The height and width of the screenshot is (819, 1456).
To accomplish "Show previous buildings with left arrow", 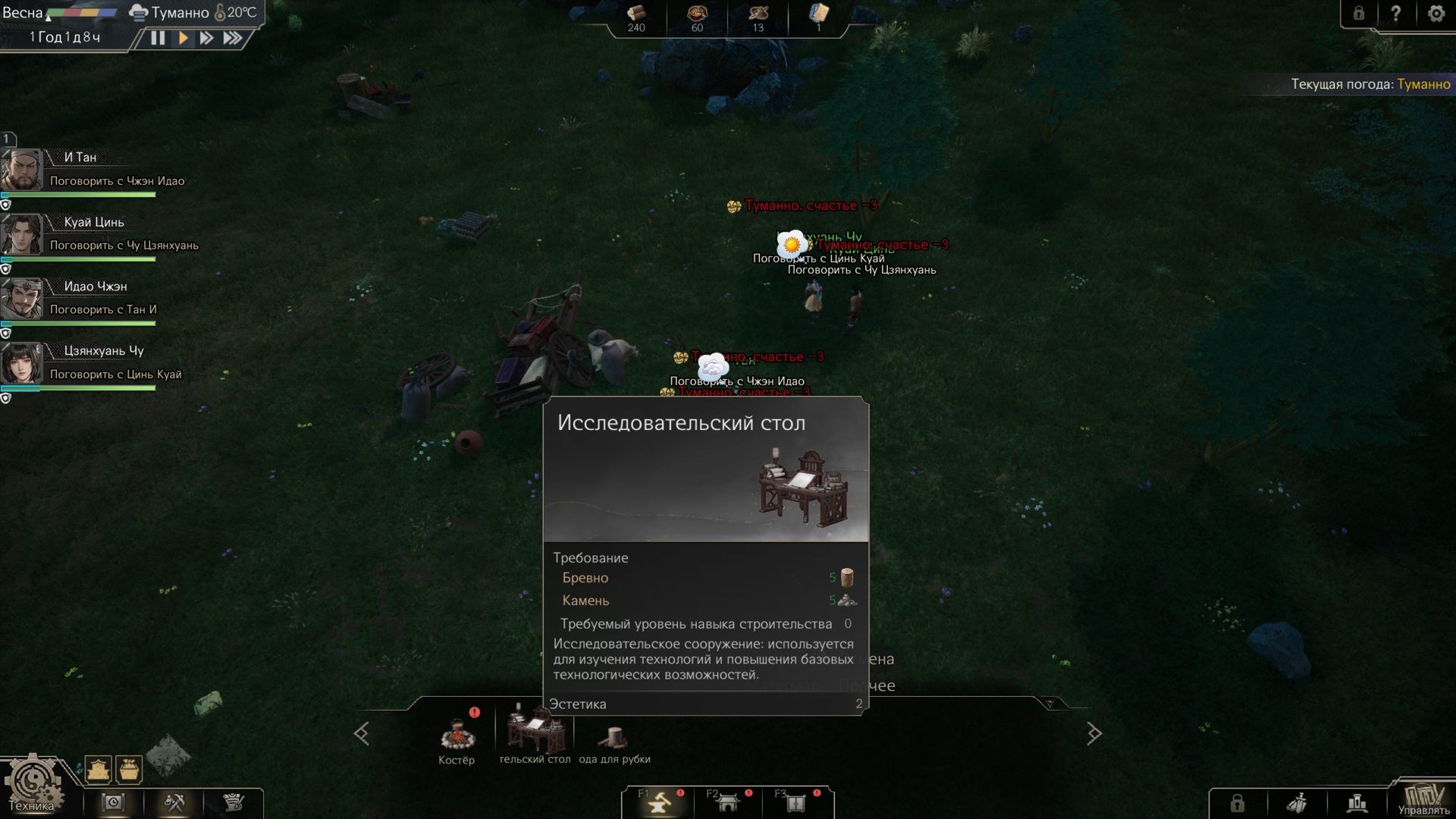I will [x=362, y=733].
